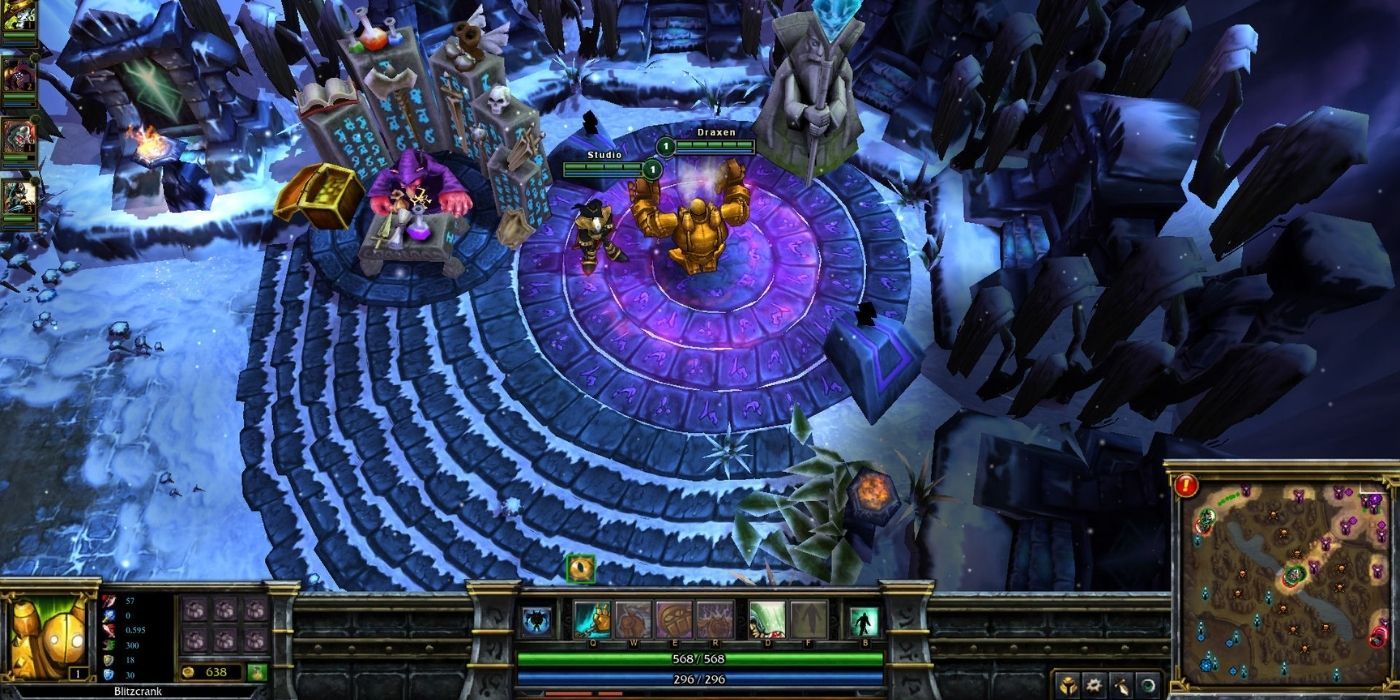Image resolution: width=1400 pixels, height=700 pixels.
Task: Activate Blitzcrank's Rocket Grab Q ability
Action: pos(592,620)
